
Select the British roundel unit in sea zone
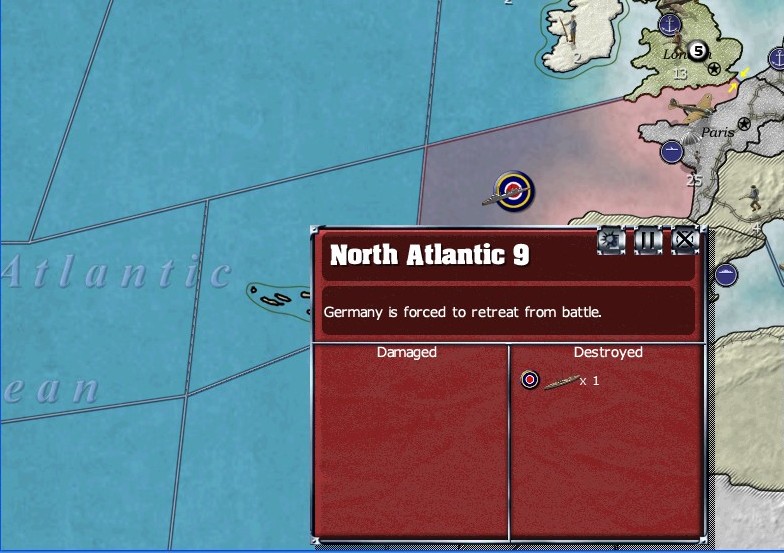pyautogui.click(x=515, y=190)
